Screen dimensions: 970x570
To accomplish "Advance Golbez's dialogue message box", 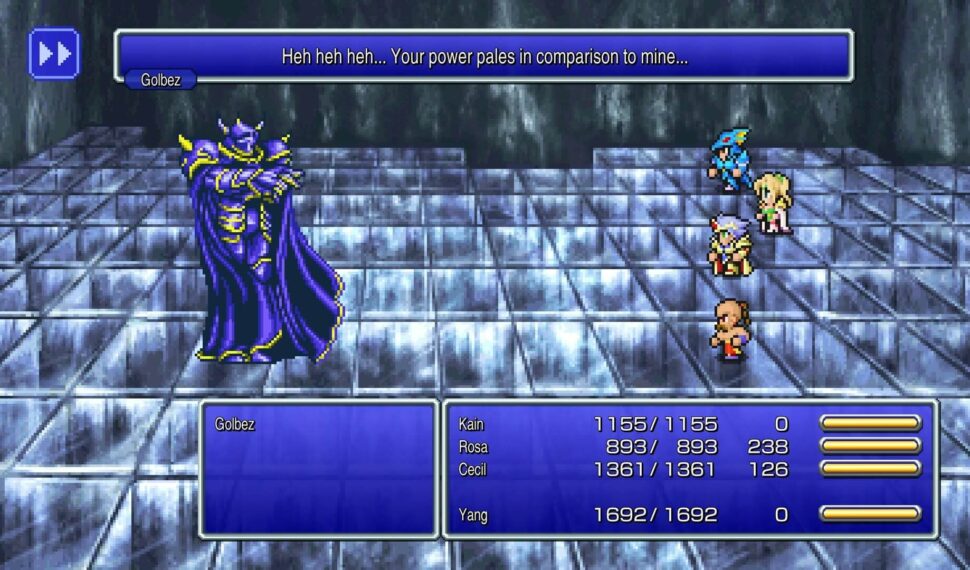I will (484, 56).
